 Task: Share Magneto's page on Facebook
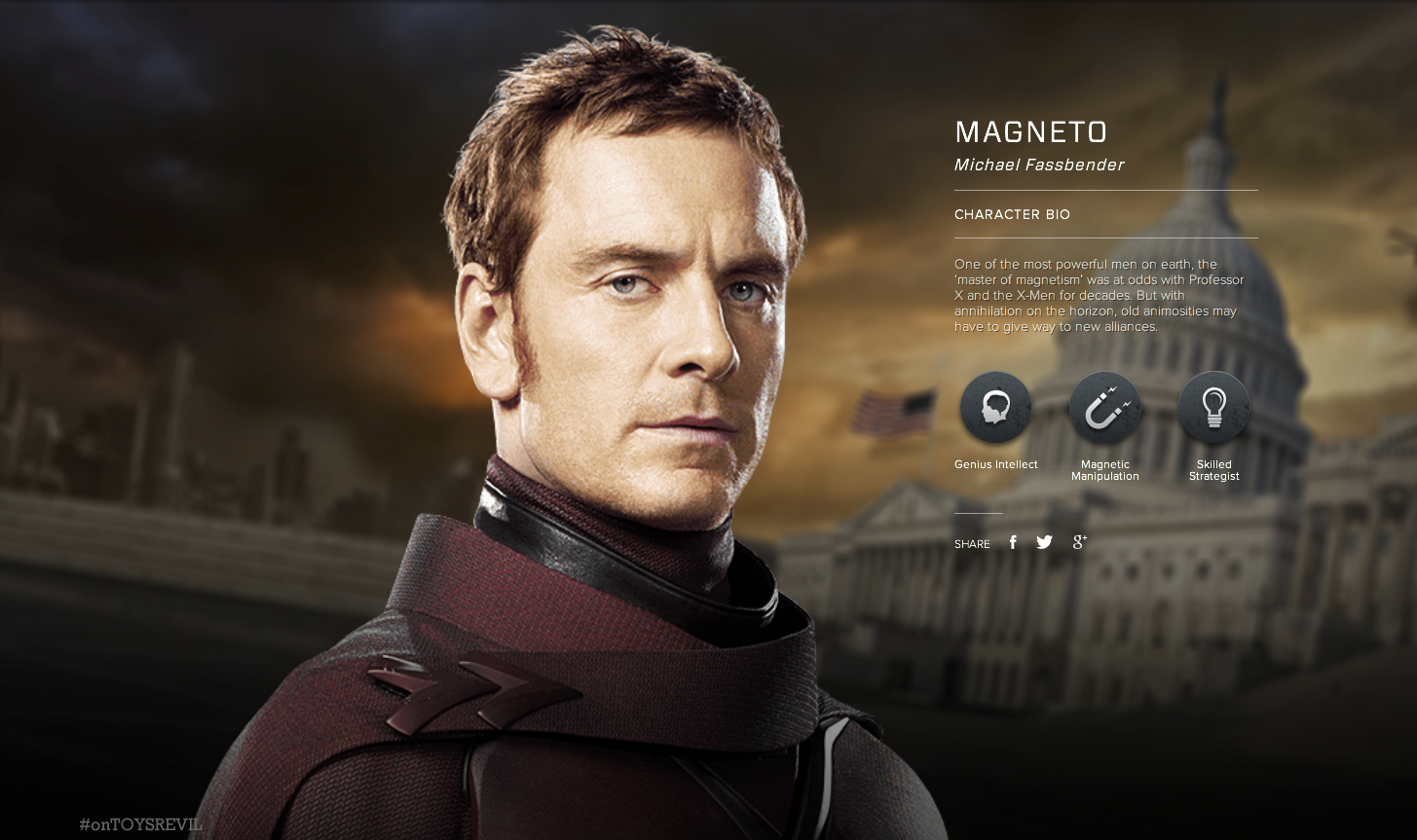1013,542
